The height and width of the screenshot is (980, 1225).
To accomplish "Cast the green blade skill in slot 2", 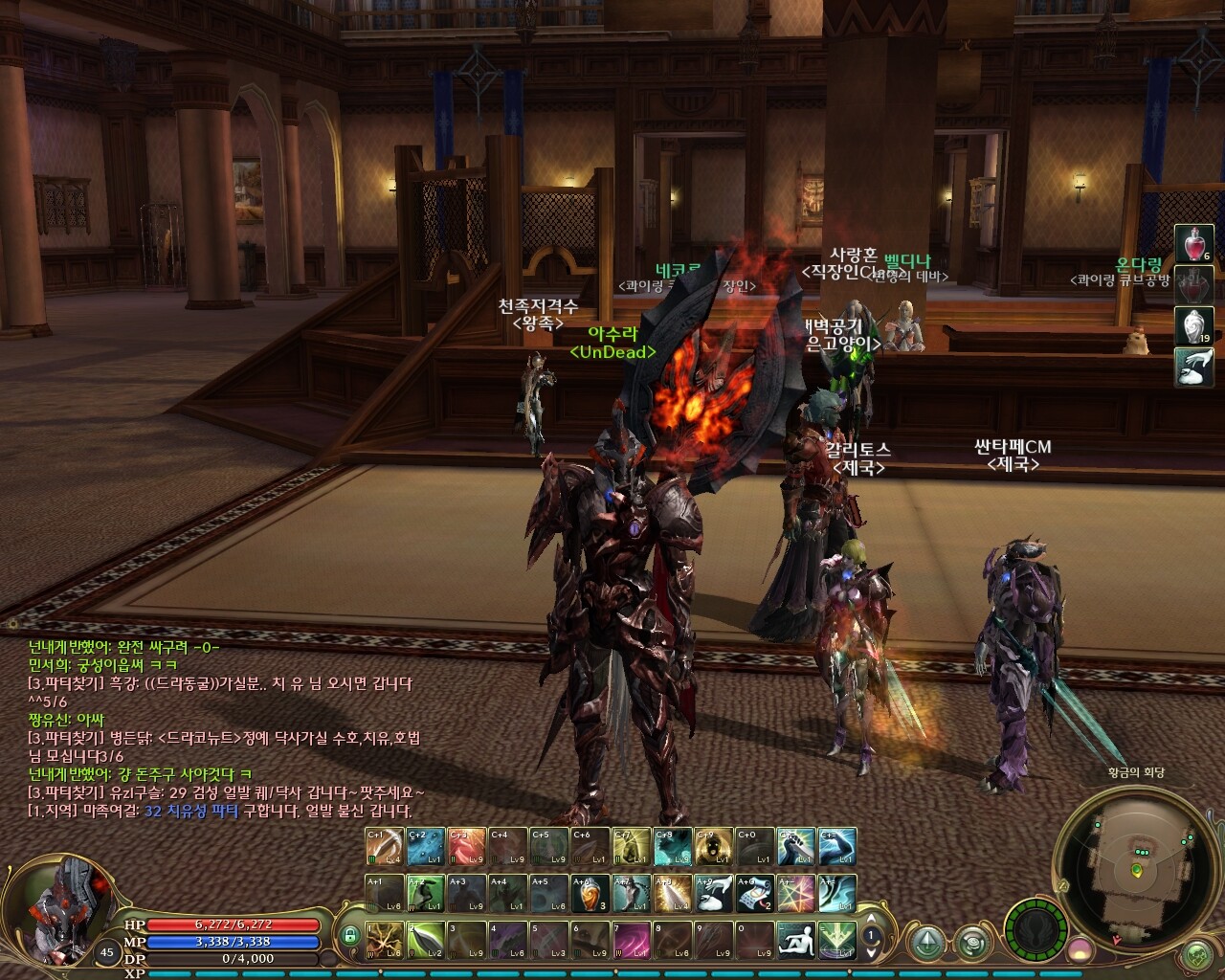I will [x=424, y=939].
